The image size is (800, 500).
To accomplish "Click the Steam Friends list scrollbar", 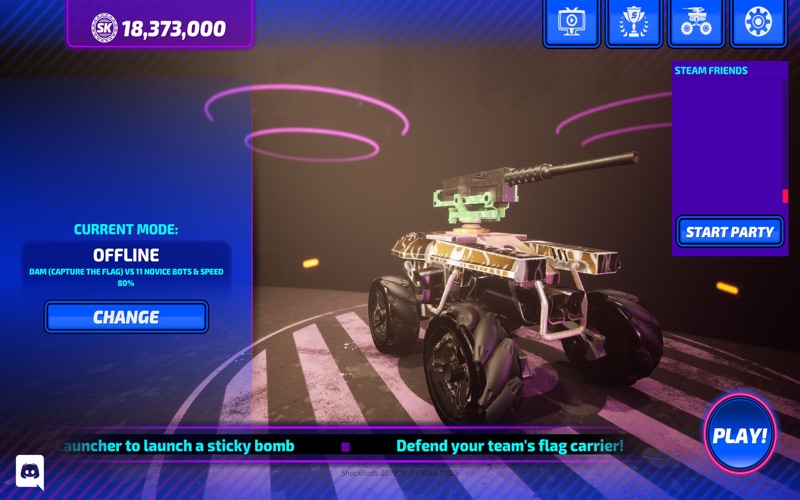I will [785, 196].
